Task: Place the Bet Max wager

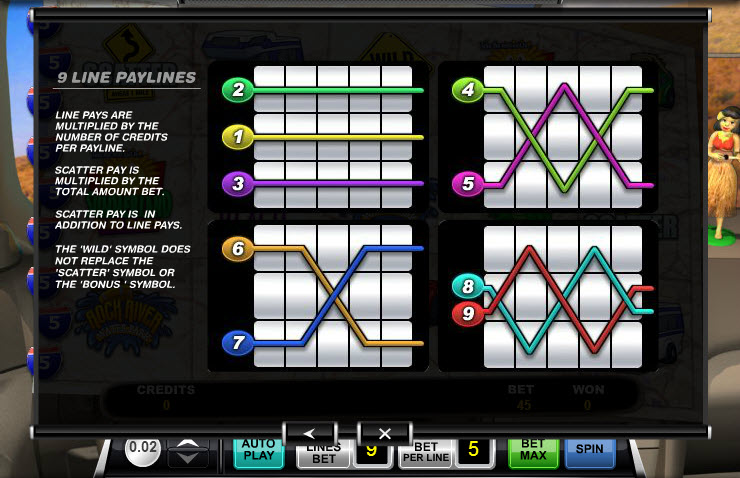Action: point(533,453)
